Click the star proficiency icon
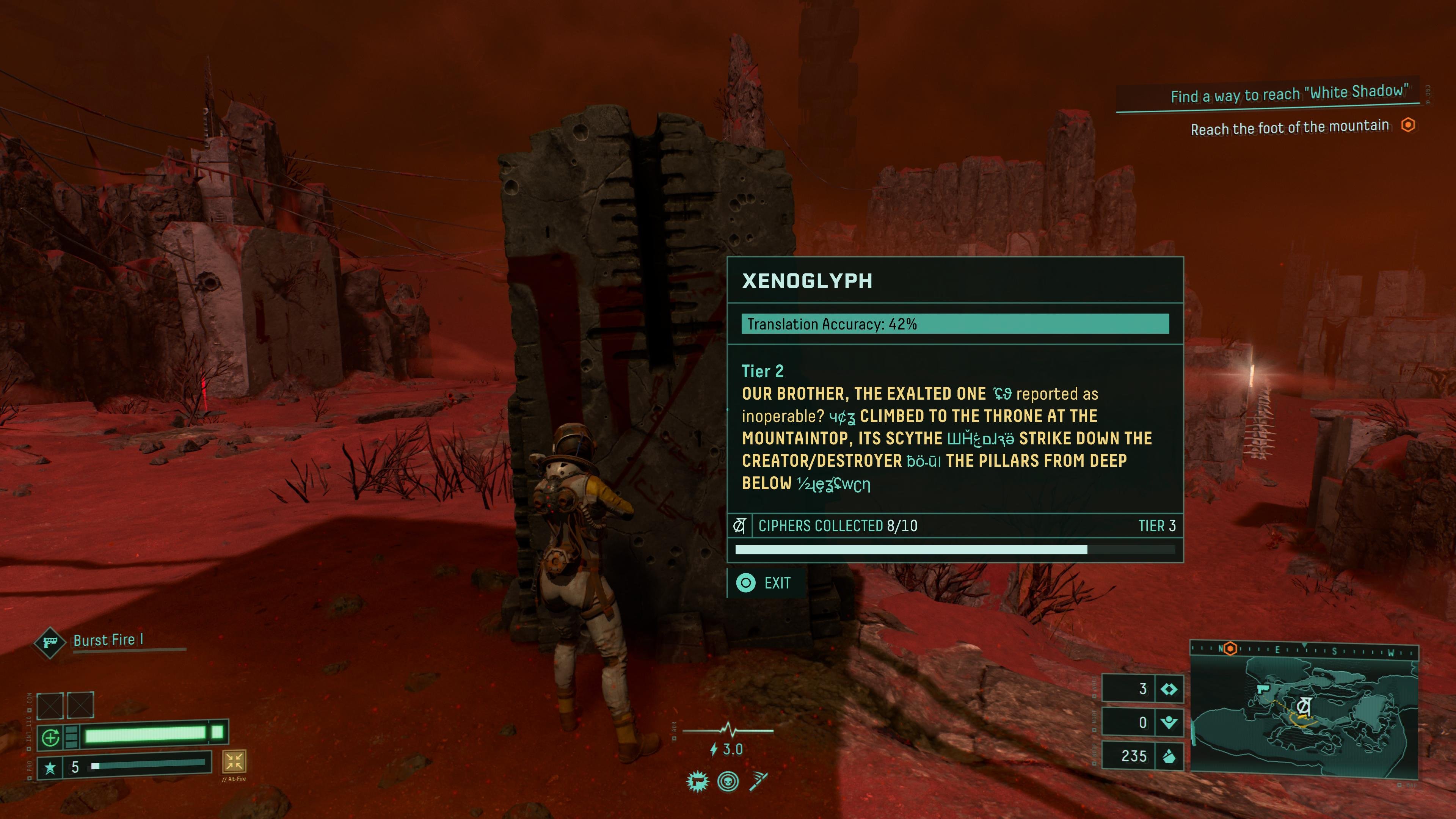 point(50,767)
